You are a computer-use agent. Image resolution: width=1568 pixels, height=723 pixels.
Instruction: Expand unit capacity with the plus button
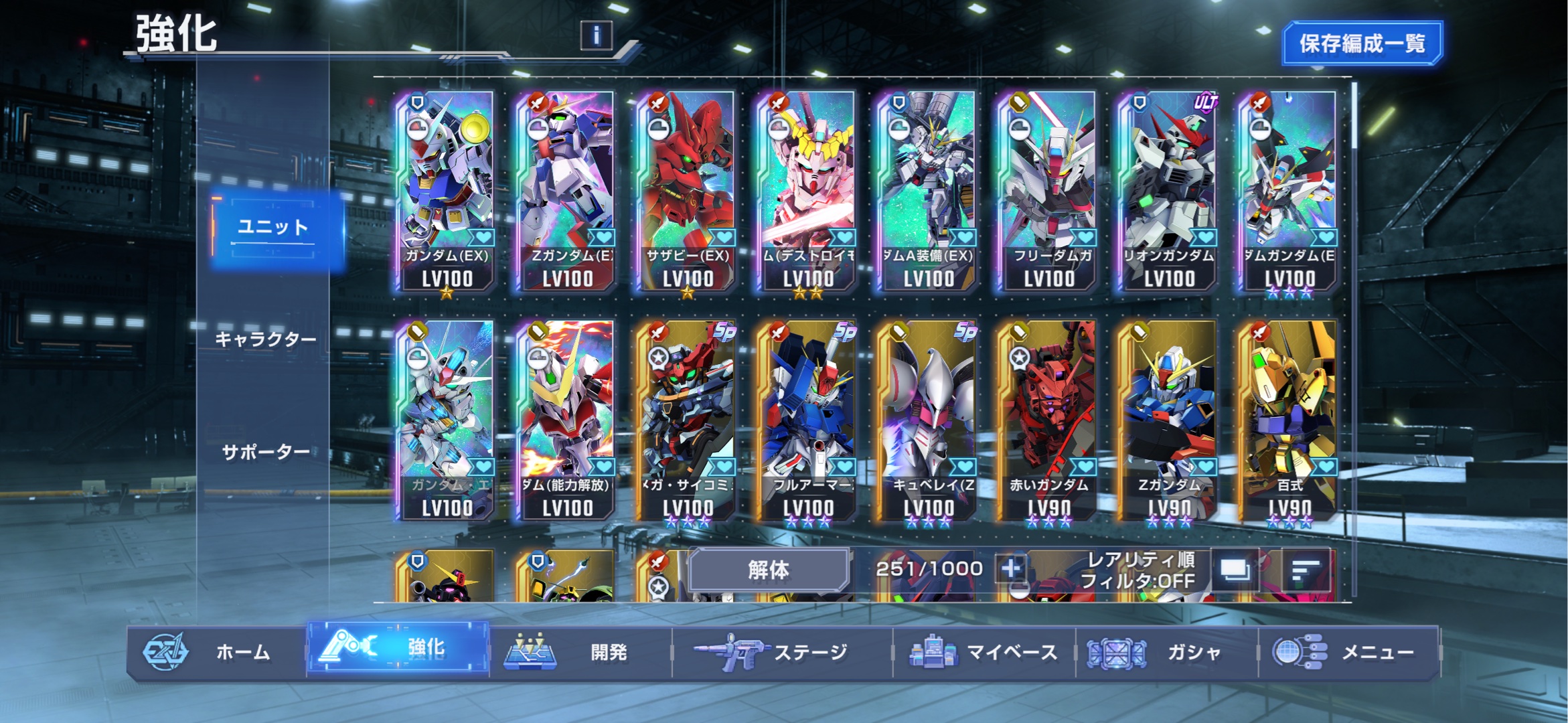[1010, 569]
